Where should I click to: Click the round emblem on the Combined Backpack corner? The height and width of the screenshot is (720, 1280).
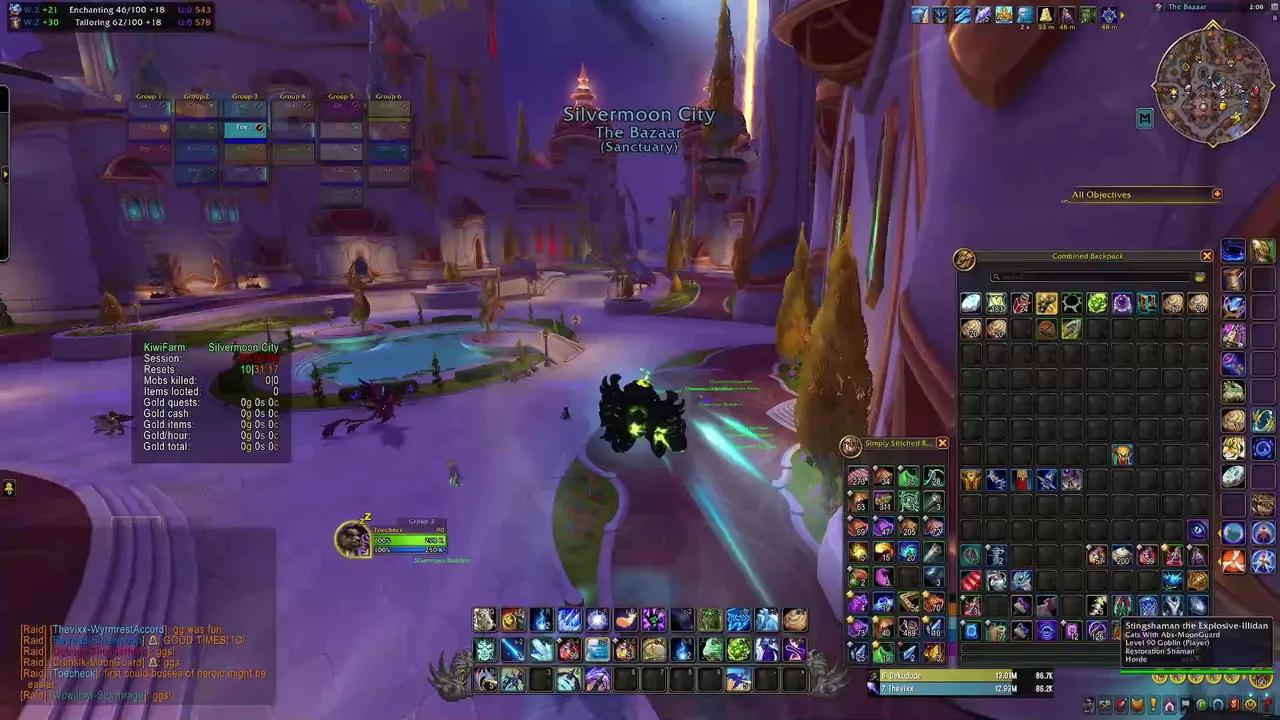coord(965,261)
